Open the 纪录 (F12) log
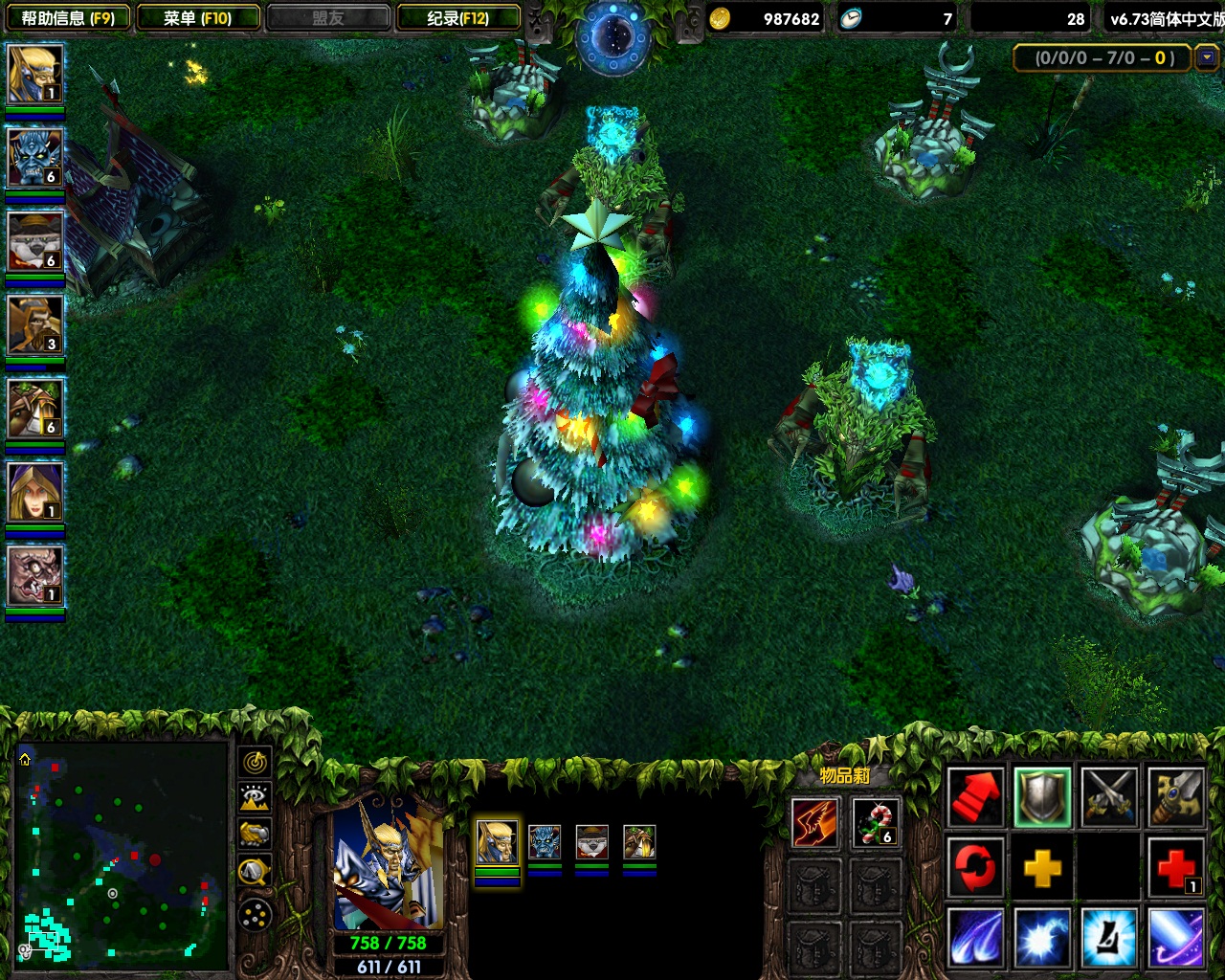1225x980 pixels. 457,18
